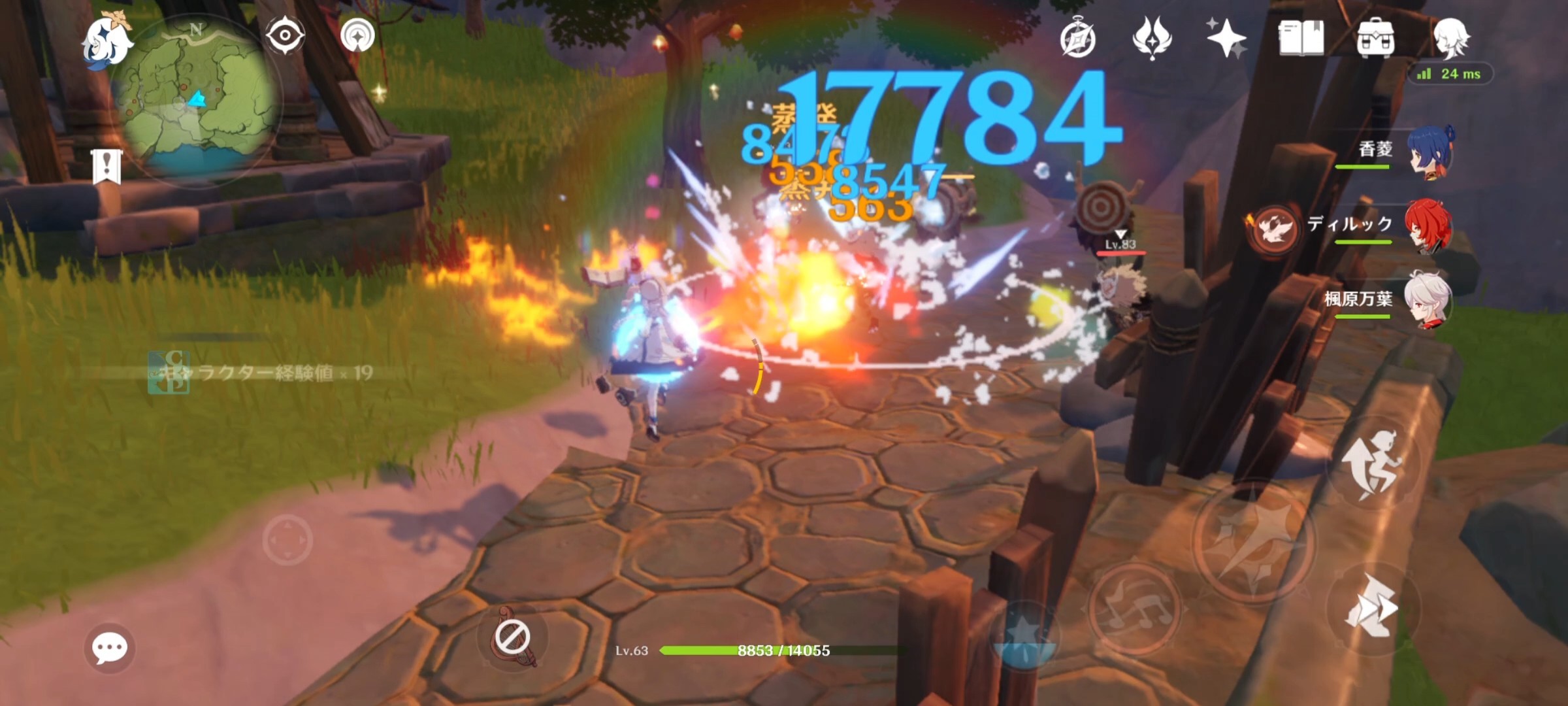Image resolution: width=1568 pixels, height=706 pixels.
Task: Open the character screen icon
Action: [1450, 37]
